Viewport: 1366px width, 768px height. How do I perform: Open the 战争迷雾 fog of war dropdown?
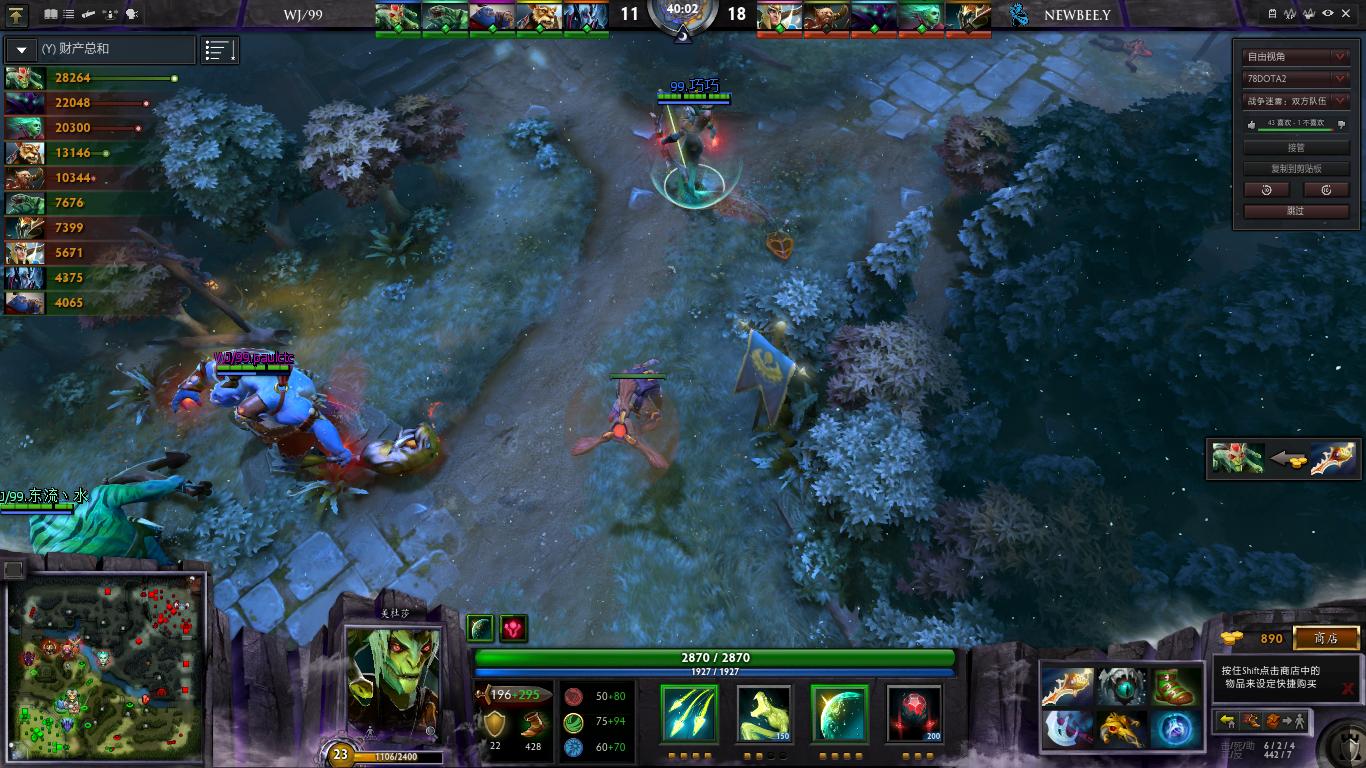tap(1295, 100)
